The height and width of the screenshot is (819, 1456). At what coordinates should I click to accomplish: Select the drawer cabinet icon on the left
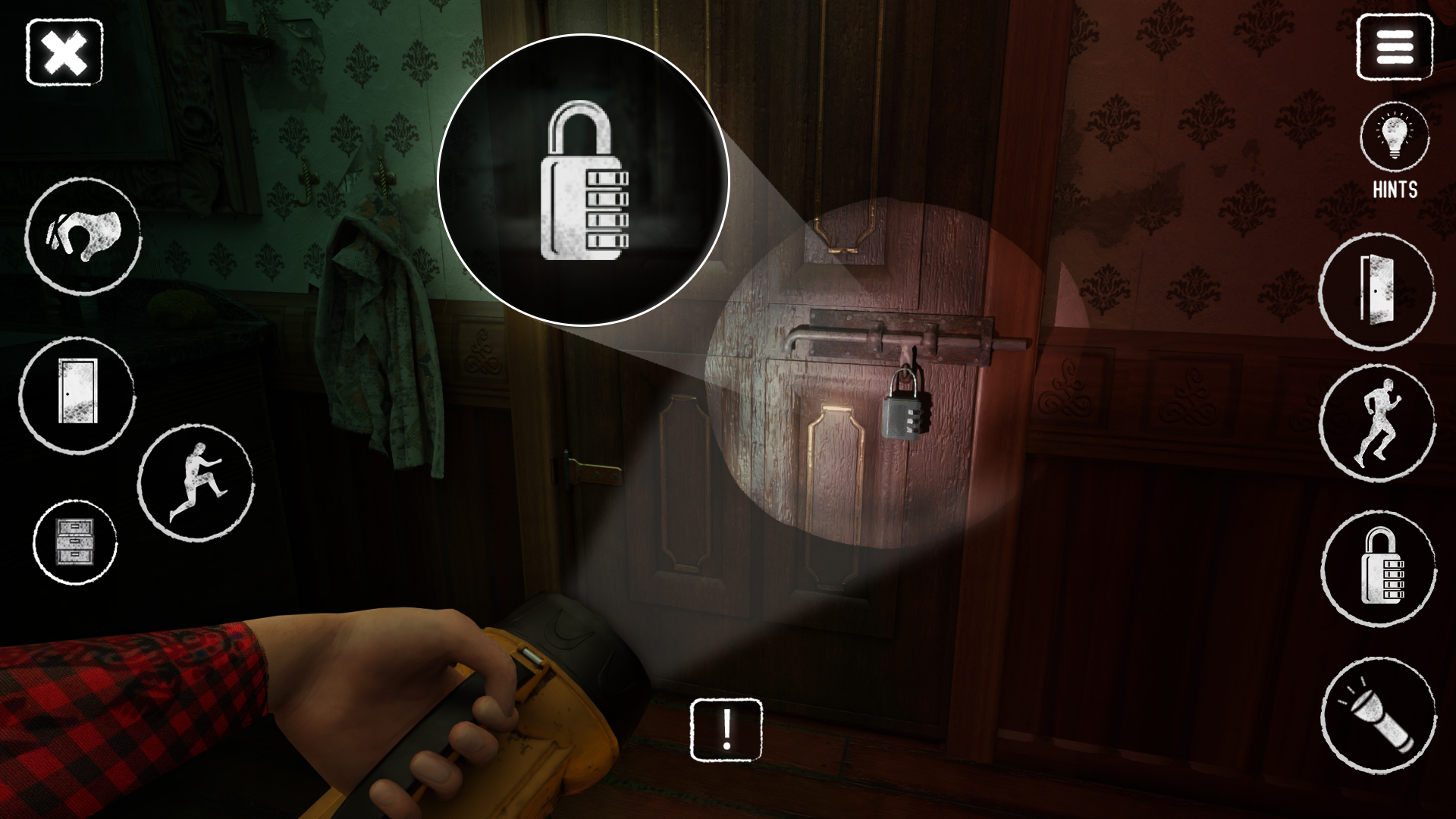[76, 541]
